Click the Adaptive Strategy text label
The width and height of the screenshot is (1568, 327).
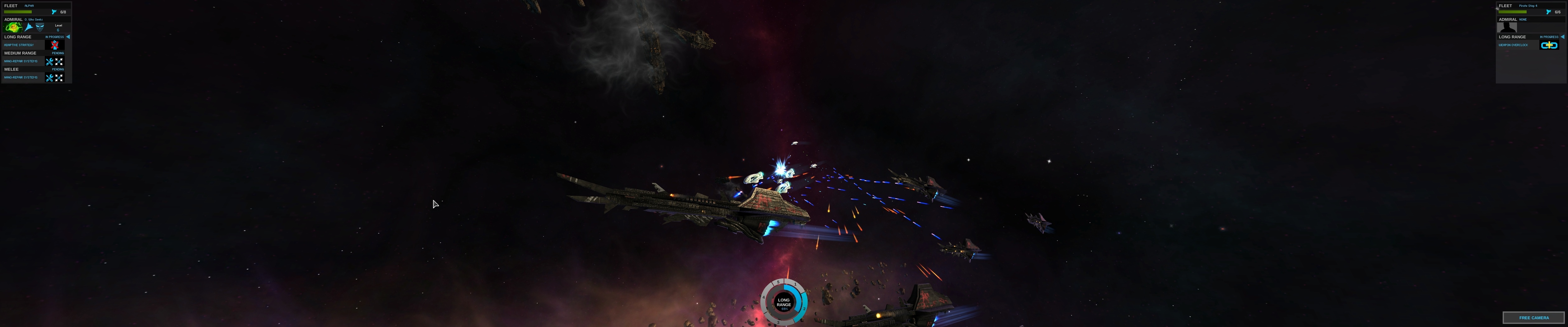click(x=19, y=45)
